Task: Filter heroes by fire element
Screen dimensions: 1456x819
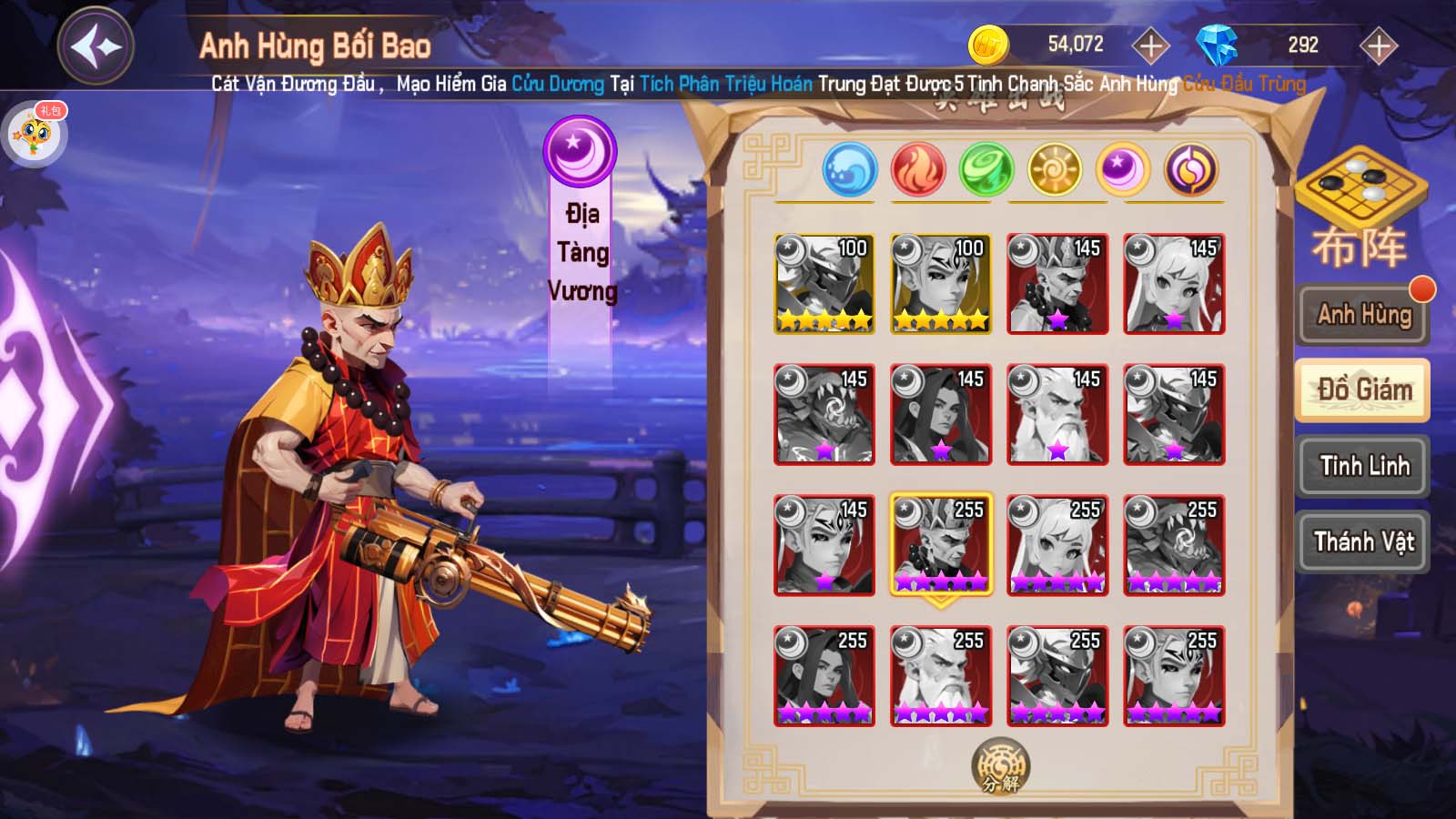Action: (918, 170)
